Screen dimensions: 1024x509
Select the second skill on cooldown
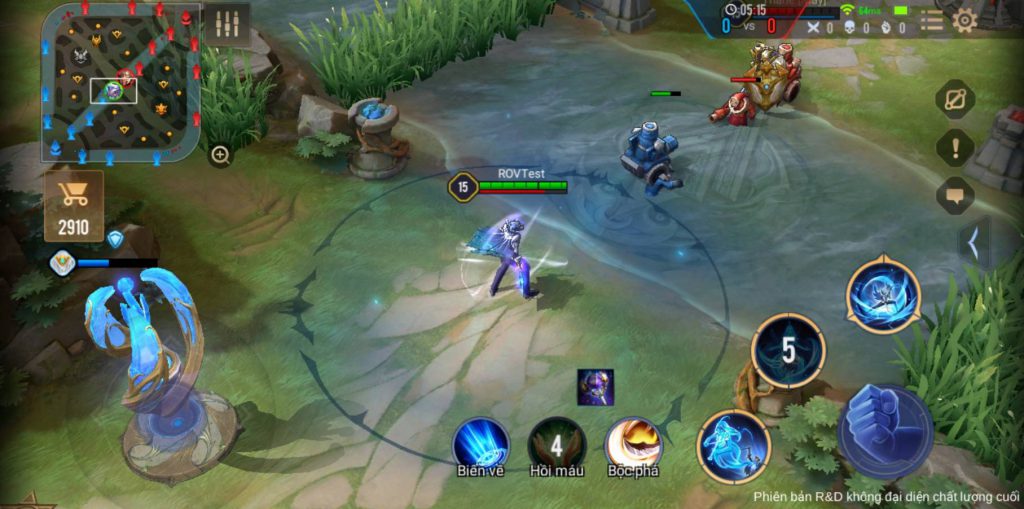[x=788, y=351]
